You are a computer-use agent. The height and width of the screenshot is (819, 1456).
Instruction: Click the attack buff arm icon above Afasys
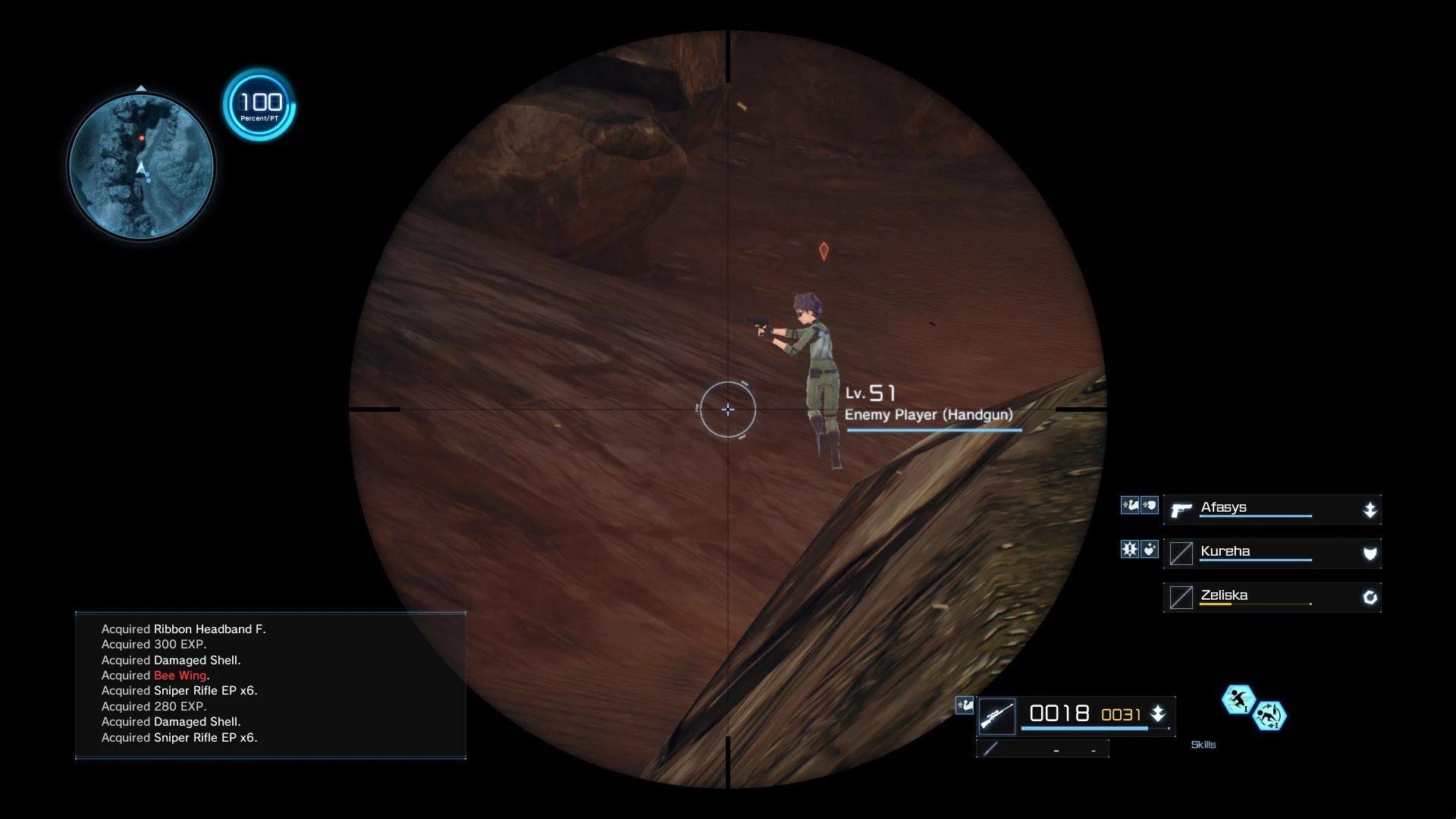tap(1129, 505)
